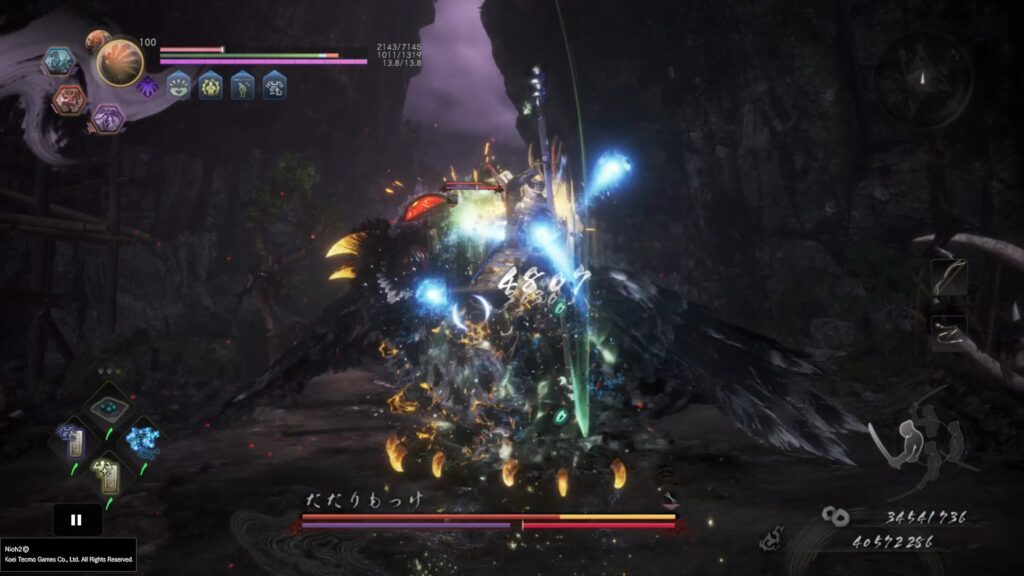Select the large orange guardian spirit orb
Screen dimensions: 1024x576
120,63
